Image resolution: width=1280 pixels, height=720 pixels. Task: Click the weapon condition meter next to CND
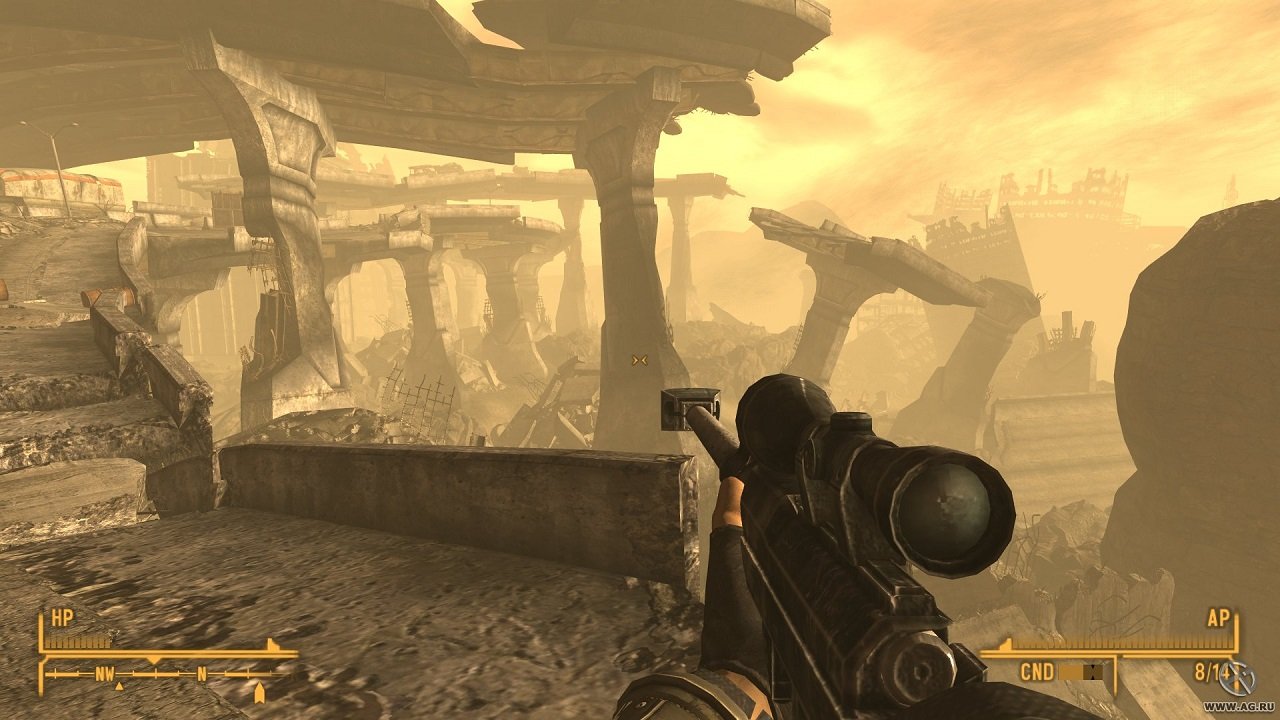click(x=1081, y=673)
